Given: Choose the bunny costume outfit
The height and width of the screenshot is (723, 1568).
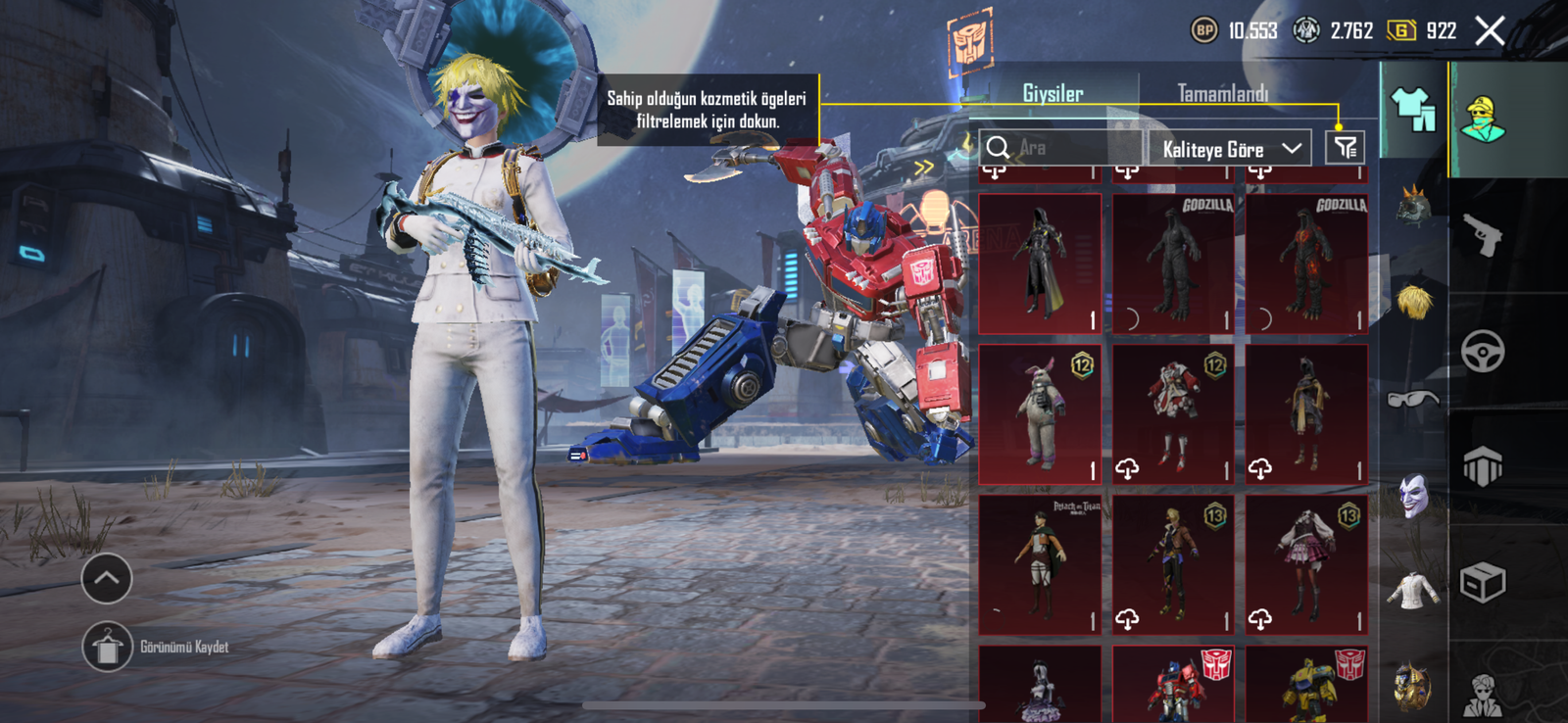Looking at the screenshot, I should (x=1040, y=413).
